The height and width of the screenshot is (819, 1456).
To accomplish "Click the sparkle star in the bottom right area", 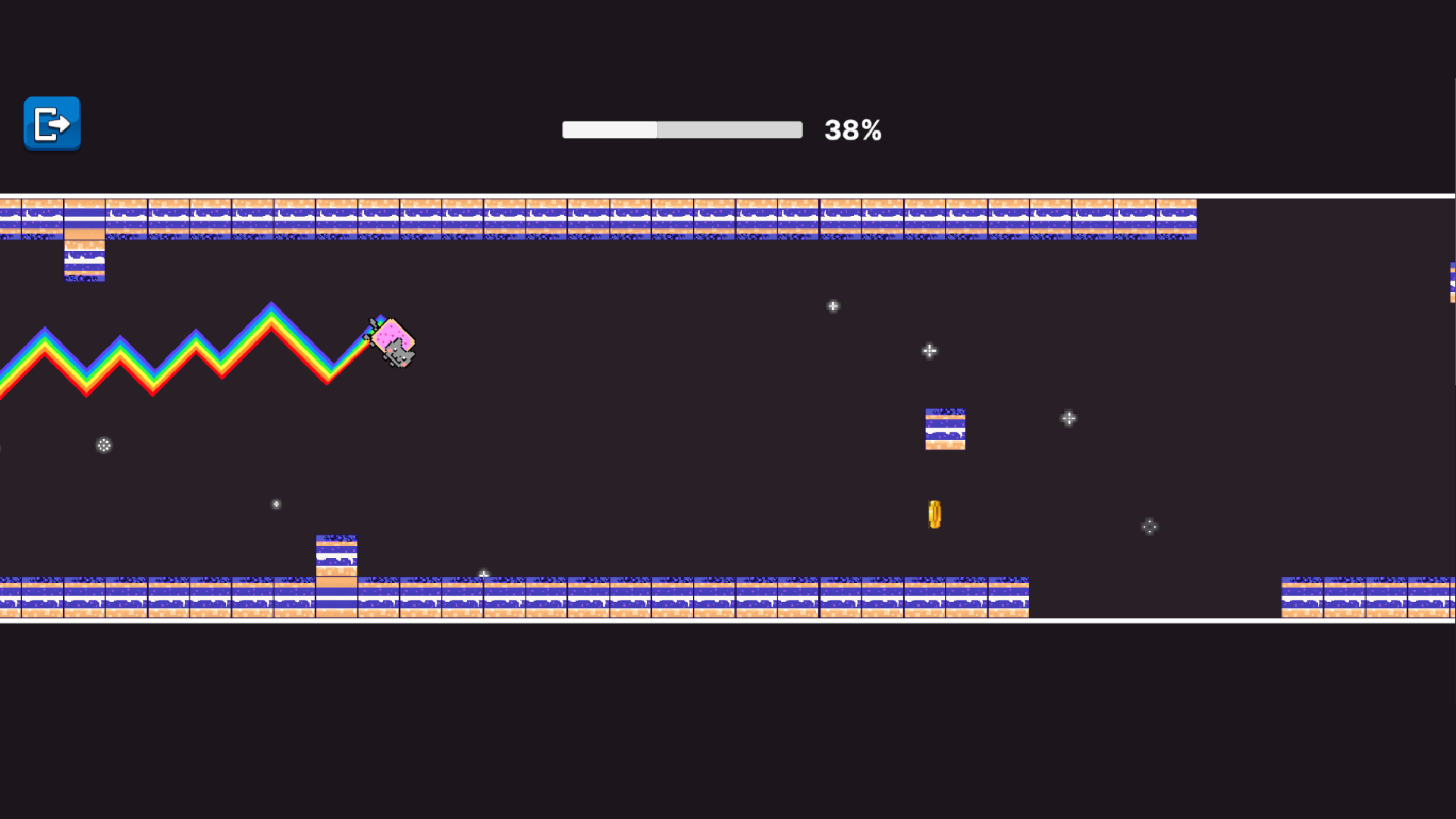I will tap(1148, 526).
